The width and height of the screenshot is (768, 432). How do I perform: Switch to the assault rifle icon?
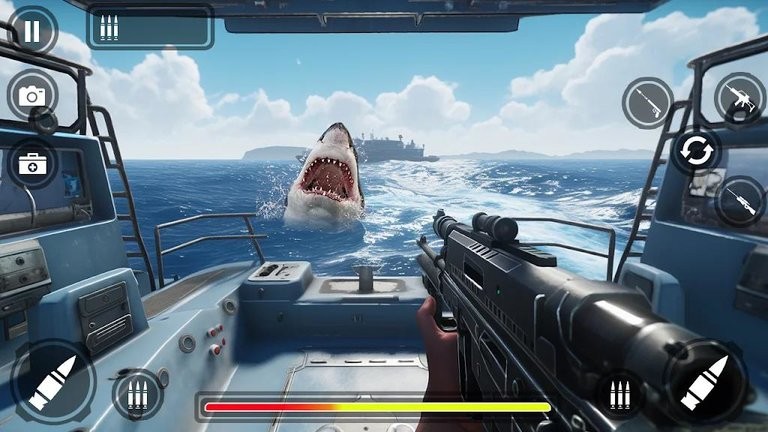pos(739,97)
